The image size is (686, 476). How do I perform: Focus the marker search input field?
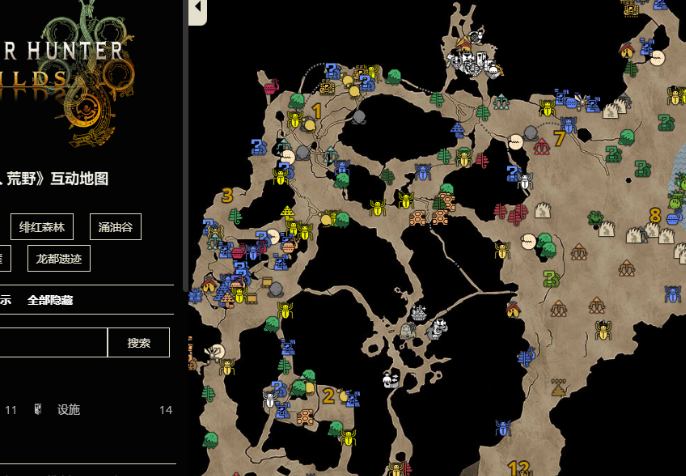(x=50, y=343)
